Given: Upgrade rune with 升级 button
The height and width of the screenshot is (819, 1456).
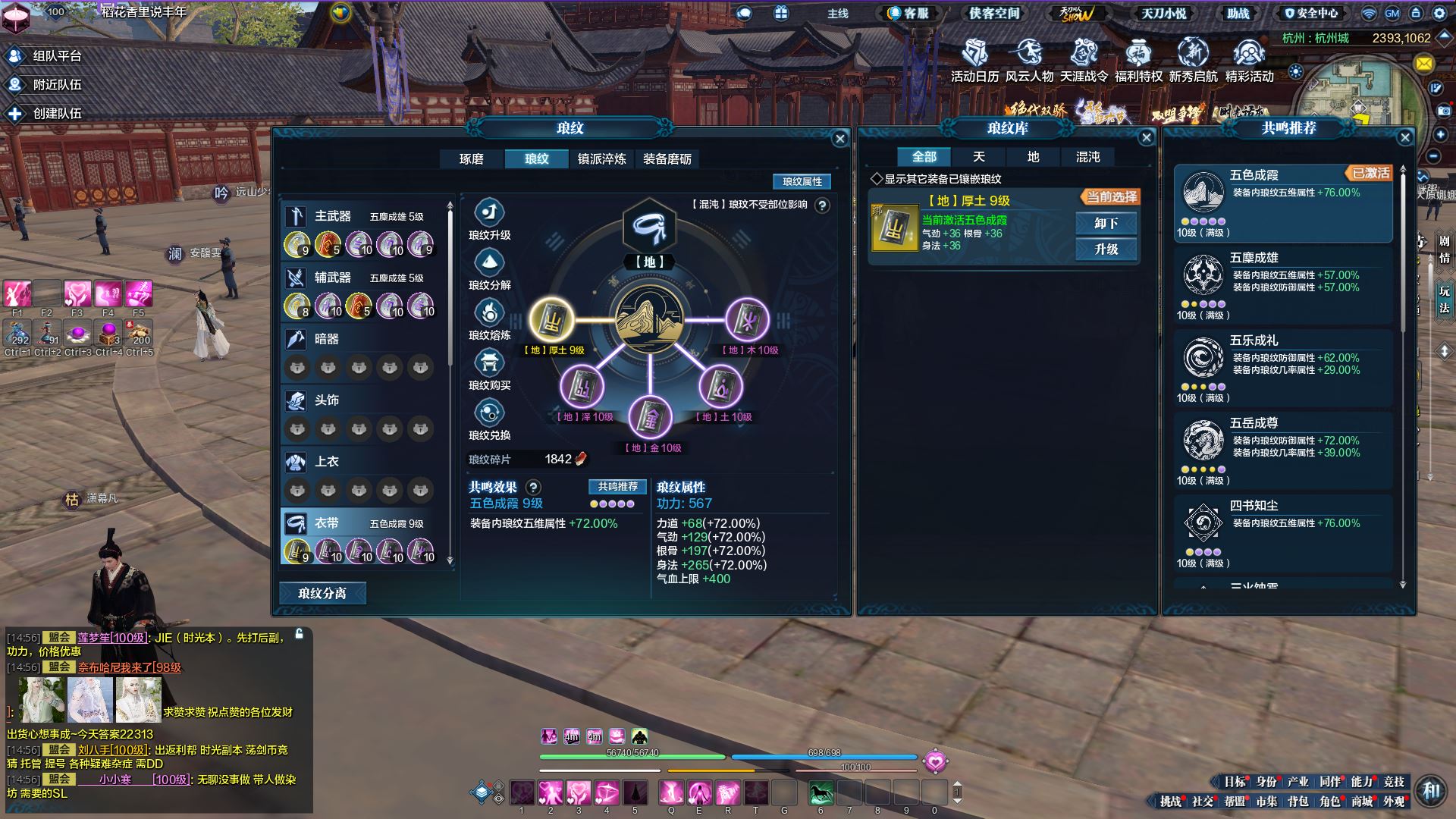Looking at the screenshot, I should pos(1106,249).
